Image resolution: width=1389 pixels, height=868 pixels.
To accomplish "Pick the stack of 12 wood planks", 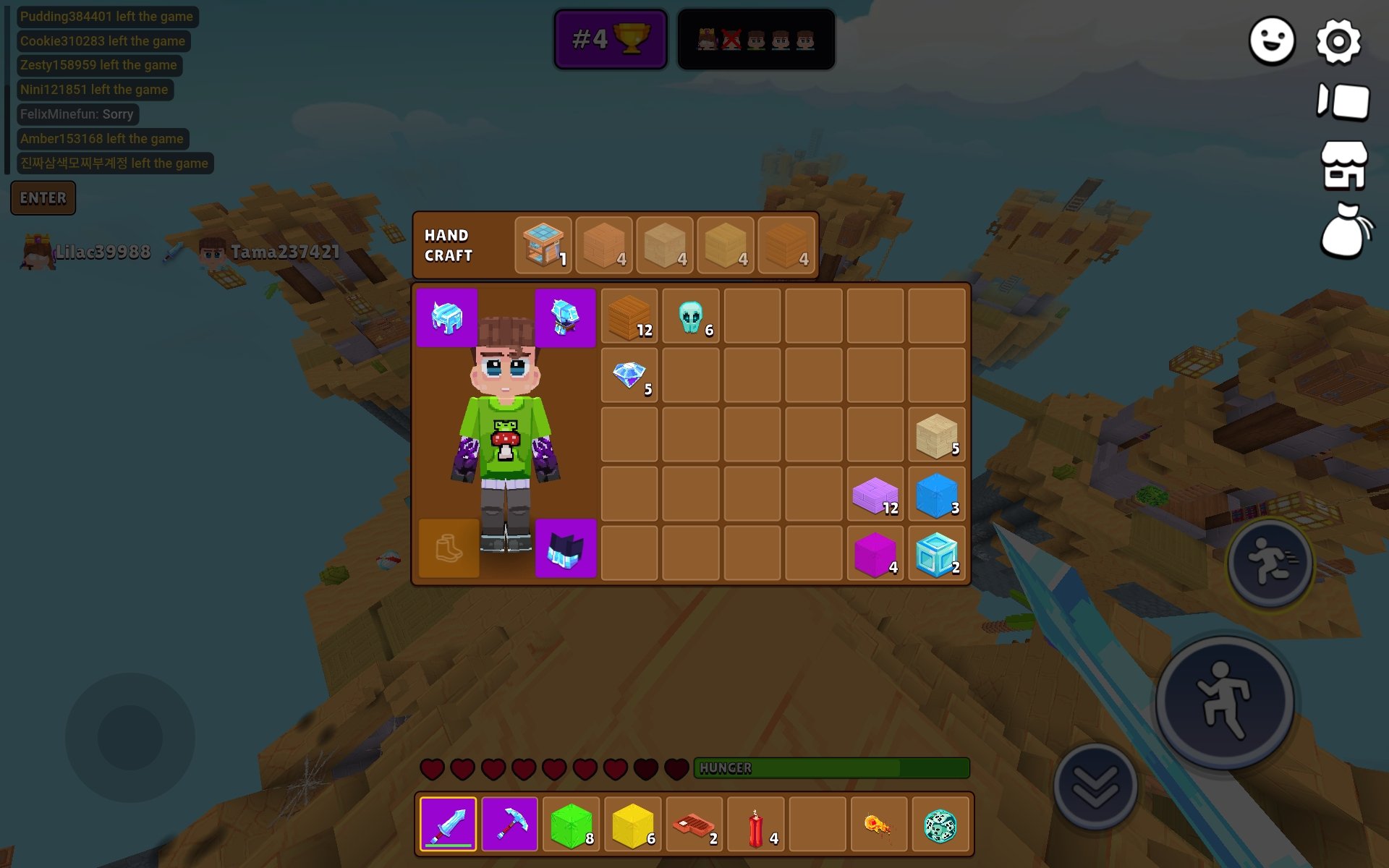I will click(x=629, y=316).
